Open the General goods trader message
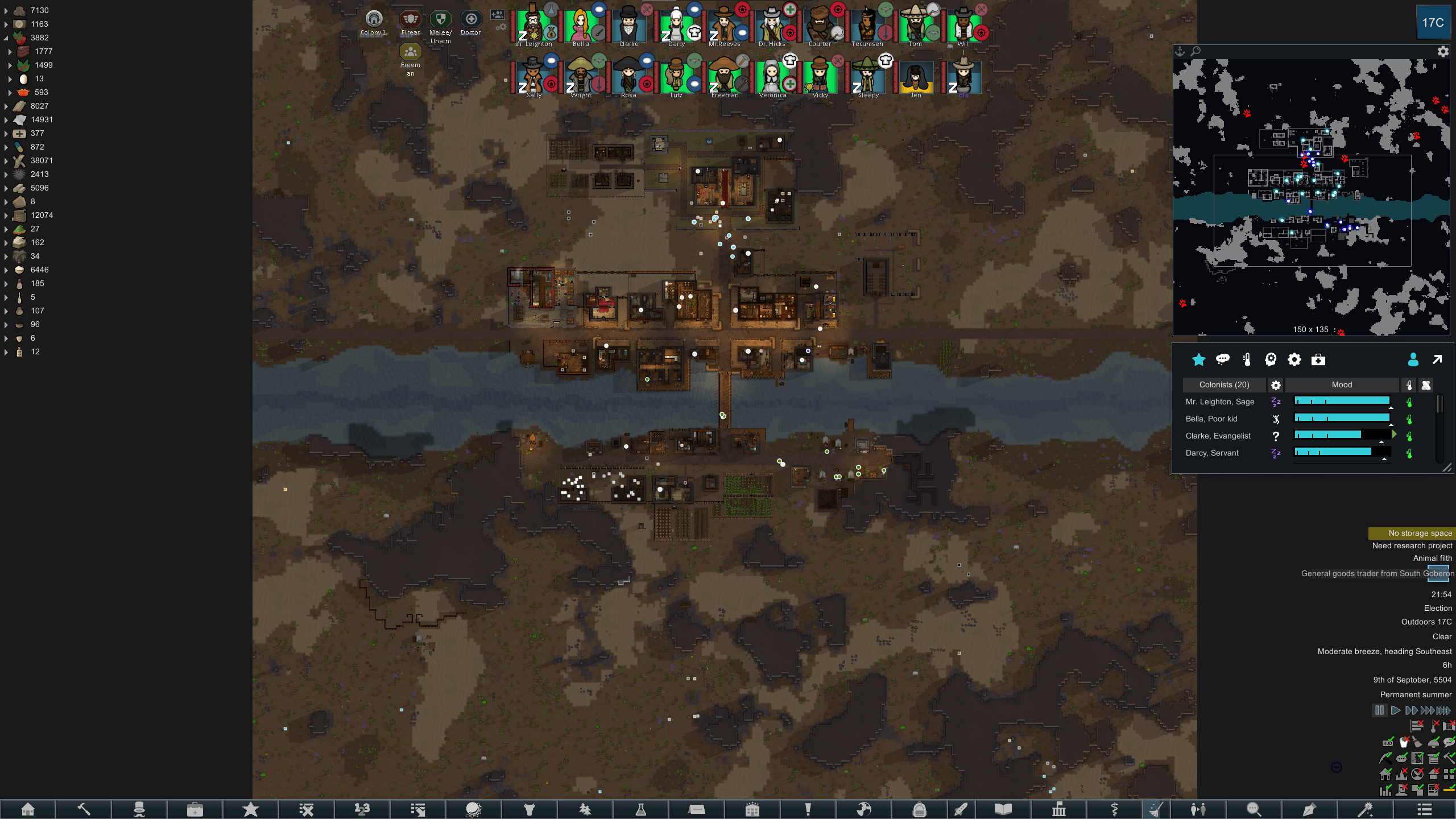The image size is (1456, 819). coord(1376,573)
